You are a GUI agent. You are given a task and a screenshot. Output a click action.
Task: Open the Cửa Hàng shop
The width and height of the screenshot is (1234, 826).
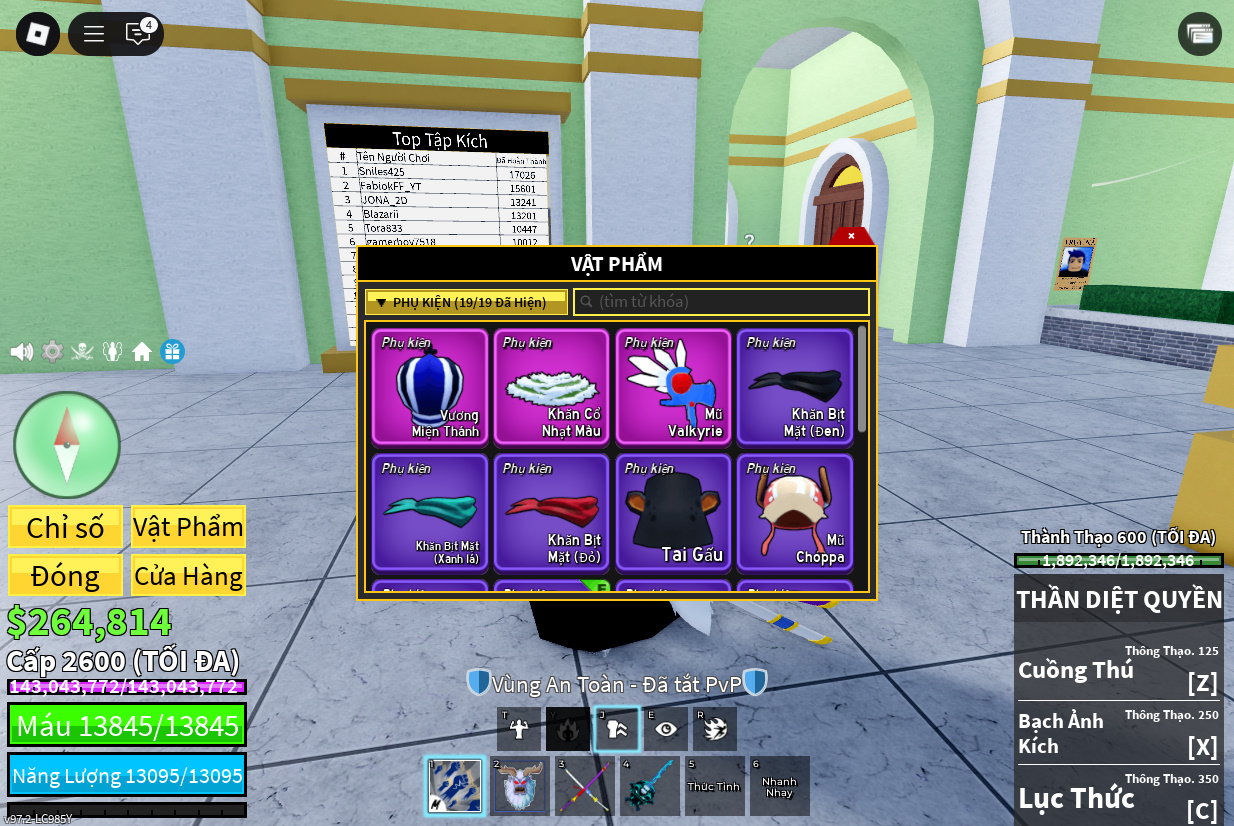tap(188, 575)
